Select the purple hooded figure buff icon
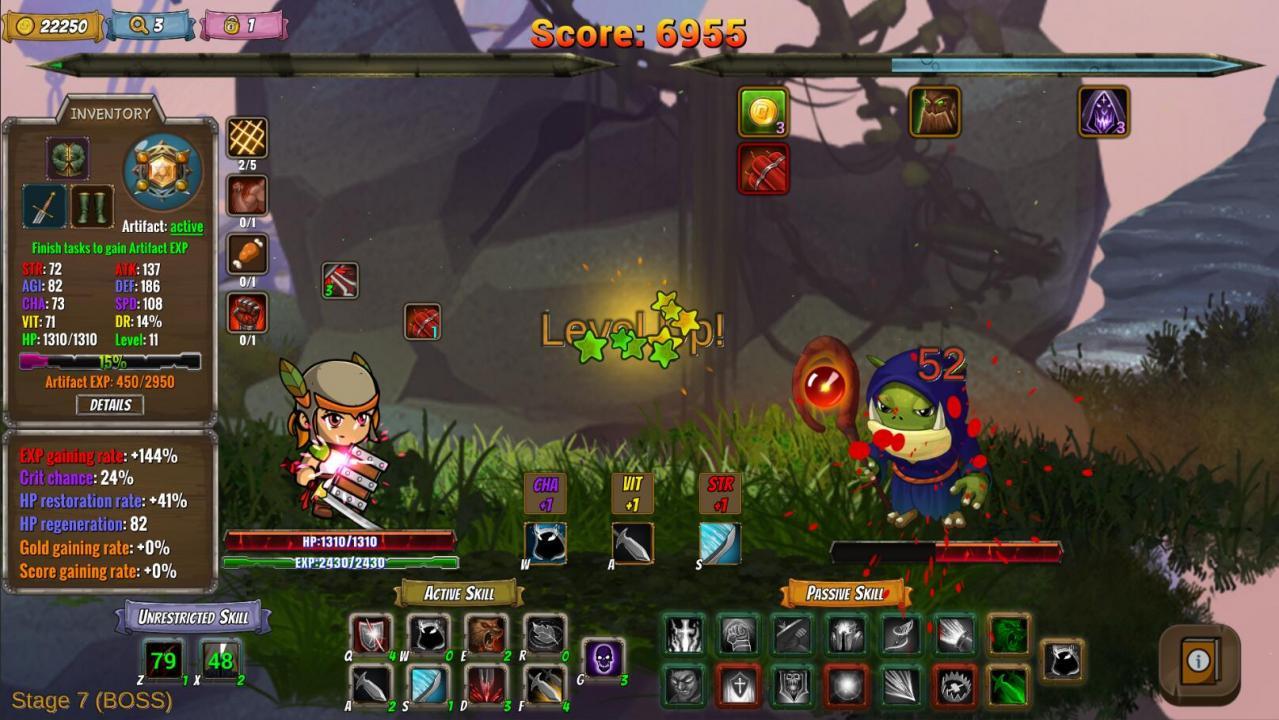Viewport: 1279px width, 720px height. click(x=1104, y=111)
